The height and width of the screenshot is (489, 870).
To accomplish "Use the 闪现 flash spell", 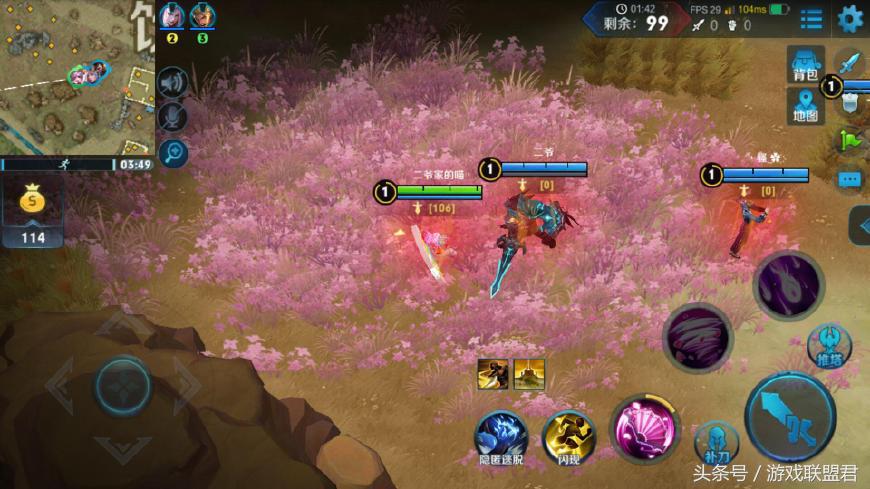I will click(x=569, y=436).
